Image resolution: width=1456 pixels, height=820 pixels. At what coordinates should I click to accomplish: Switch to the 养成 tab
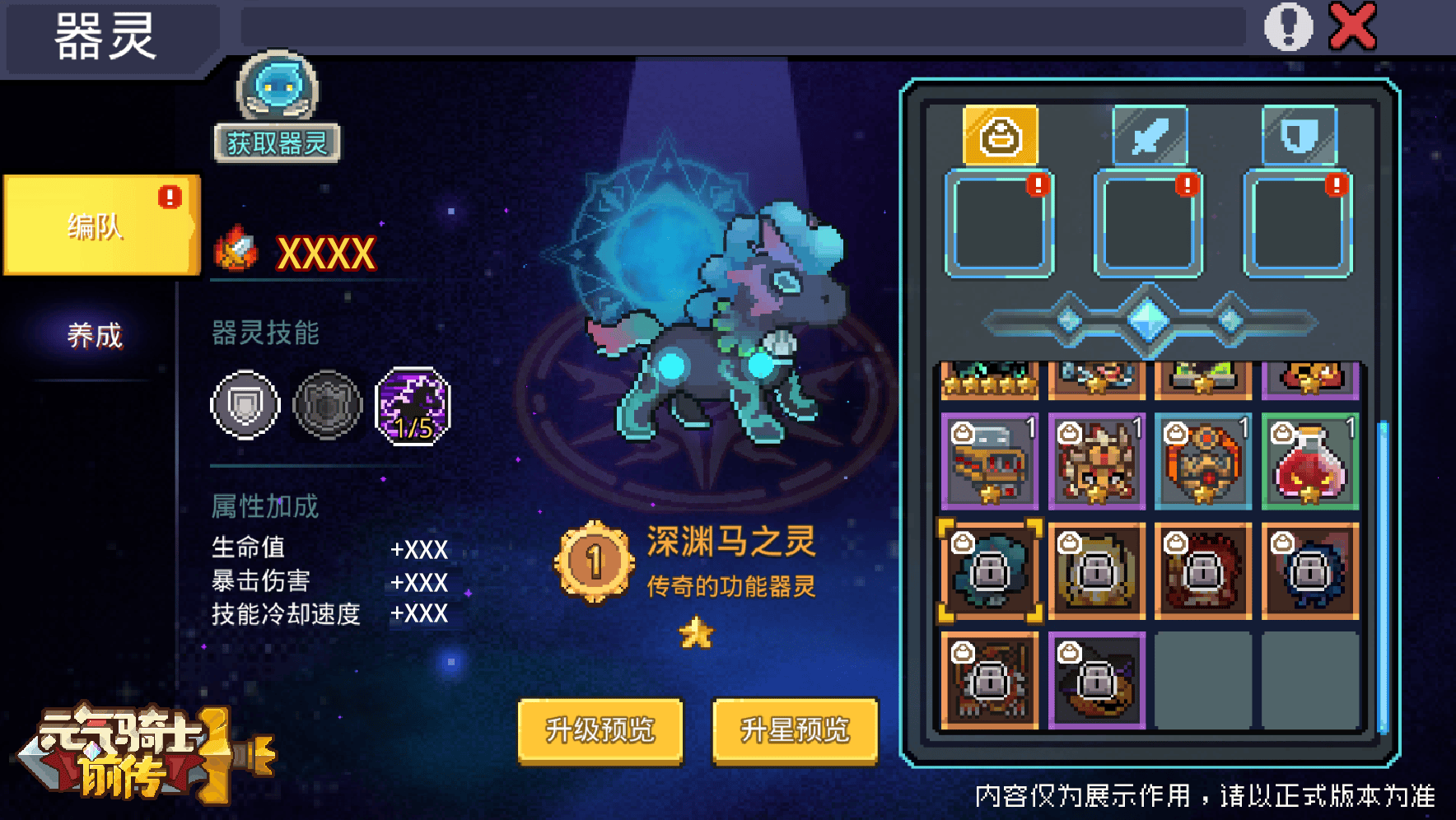93,335
